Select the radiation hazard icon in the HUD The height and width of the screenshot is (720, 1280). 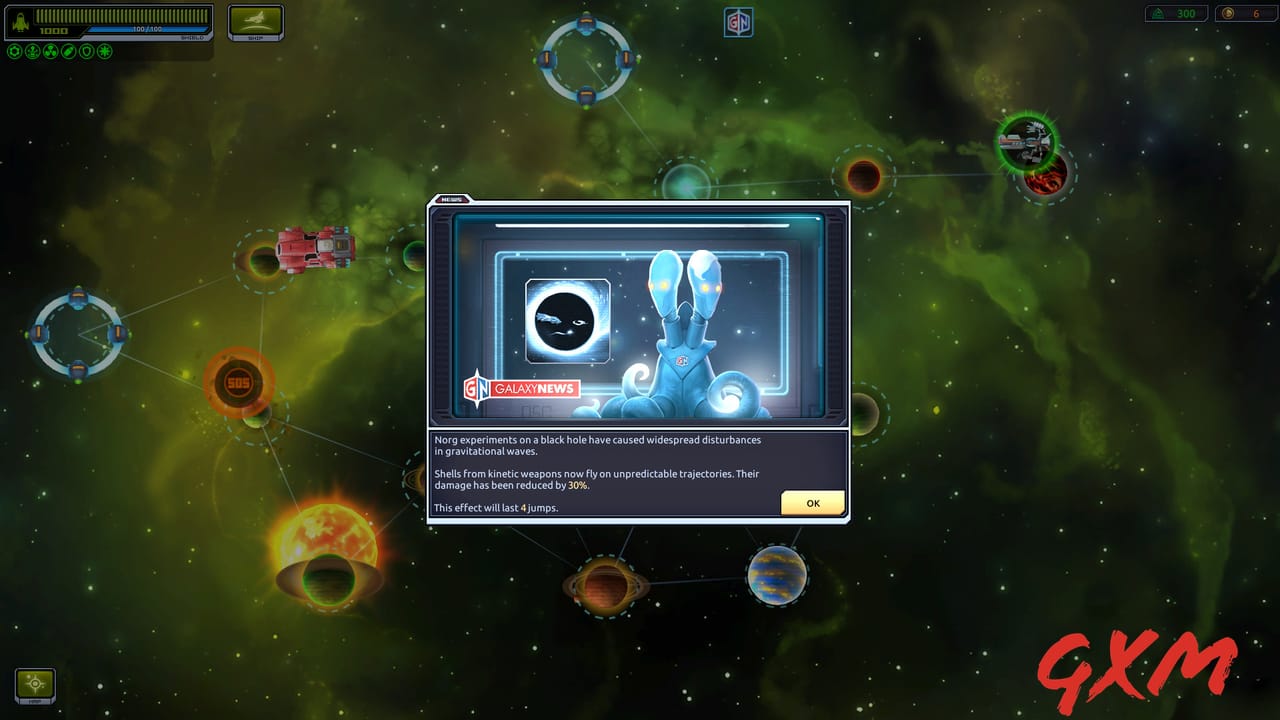51,51
